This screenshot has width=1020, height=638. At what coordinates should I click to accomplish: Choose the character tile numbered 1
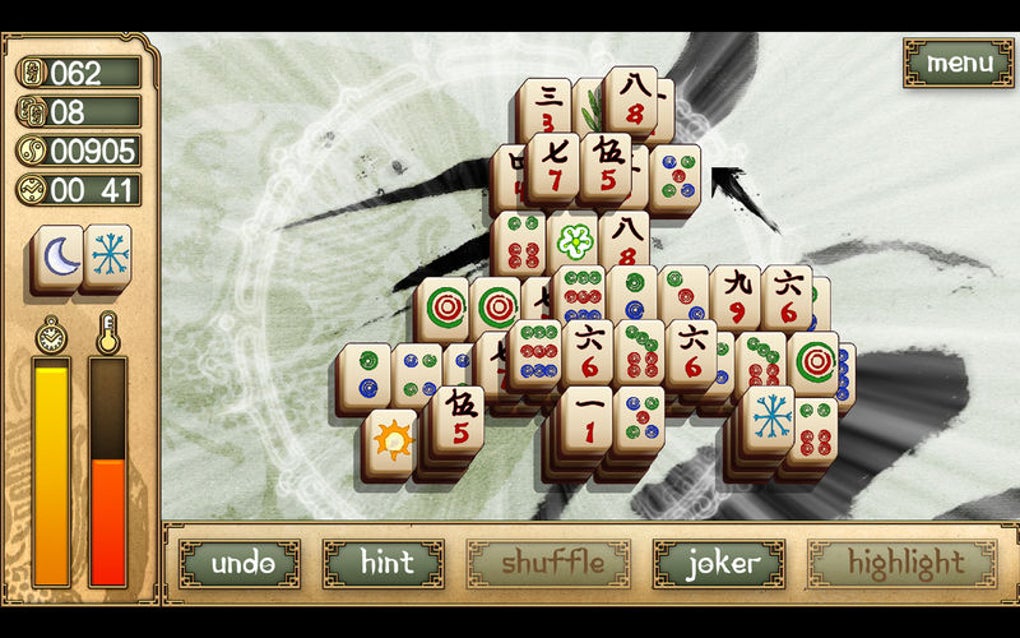coord(586,418)
